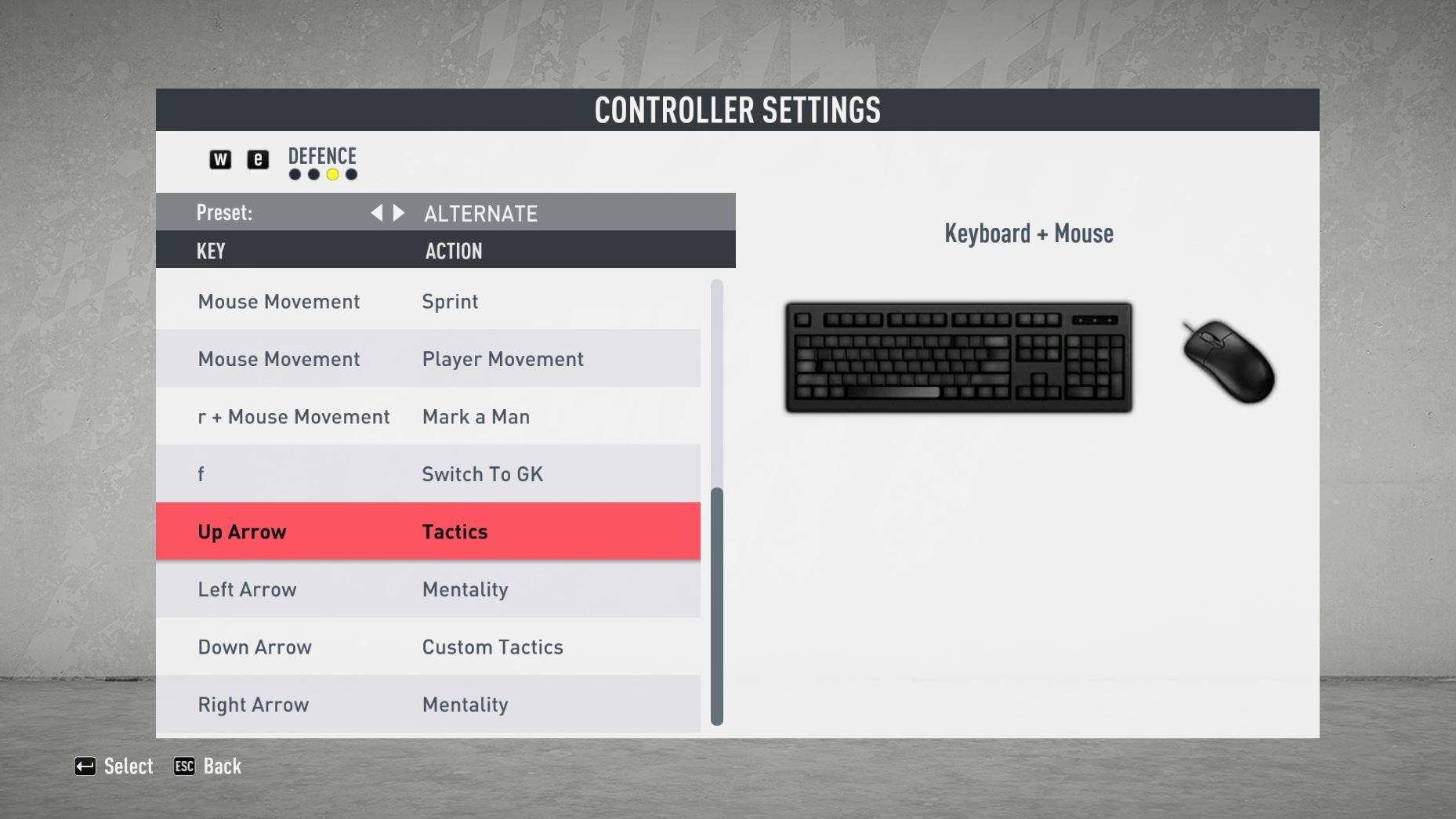This screenshot has height=819, width=1456.
Task: Switch to the next preset via right arrow
Action: click(x=400, y=212)
